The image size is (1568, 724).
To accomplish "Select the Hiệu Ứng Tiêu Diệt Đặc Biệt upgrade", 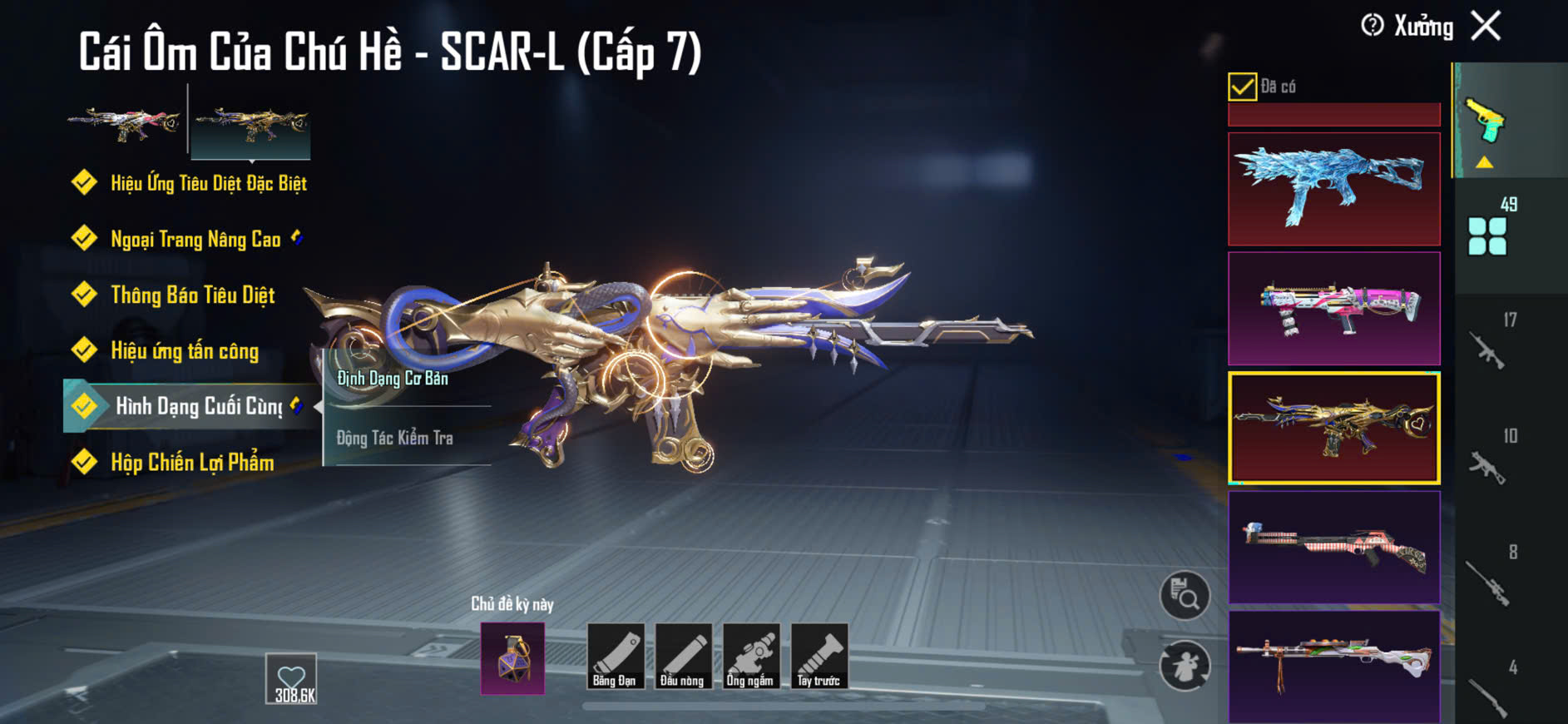I will [x=208, y=183].
